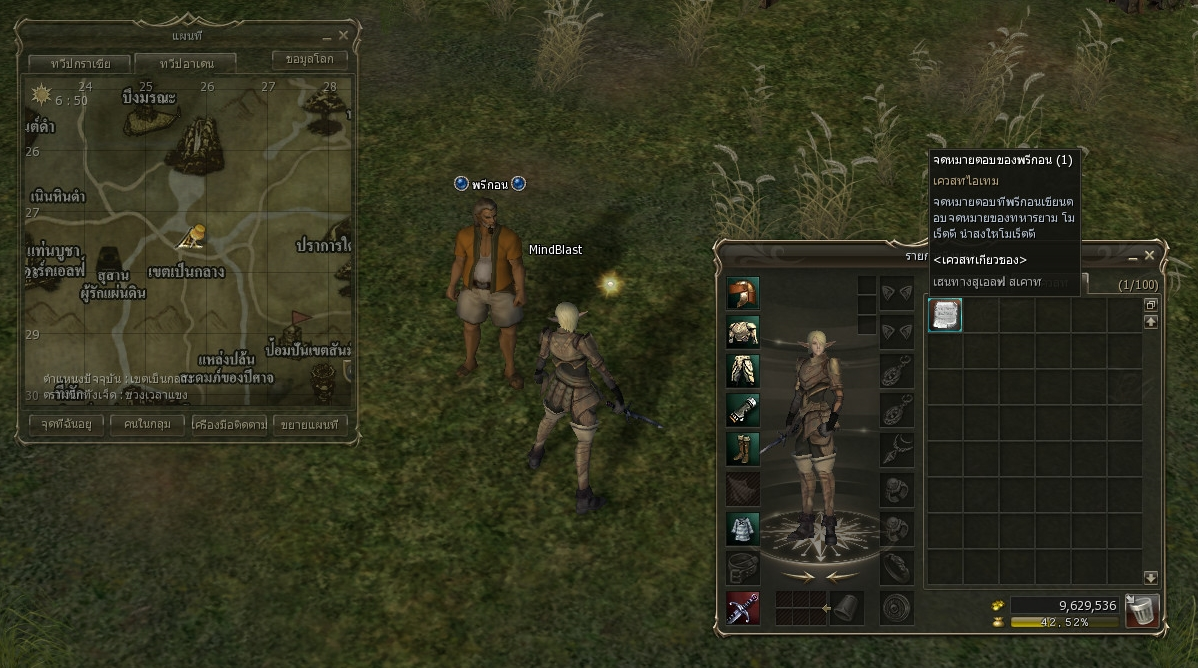Switch to the ทวีปอาเดน map tab
This screenshot has width=1198, height=668.
[x=185, y=63]
